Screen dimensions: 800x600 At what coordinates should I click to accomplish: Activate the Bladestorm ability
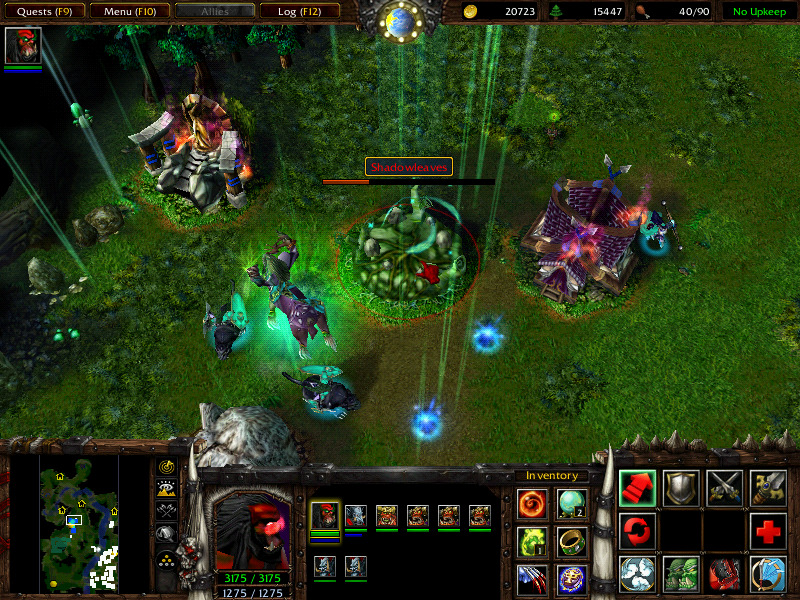(x=768, y=574)
